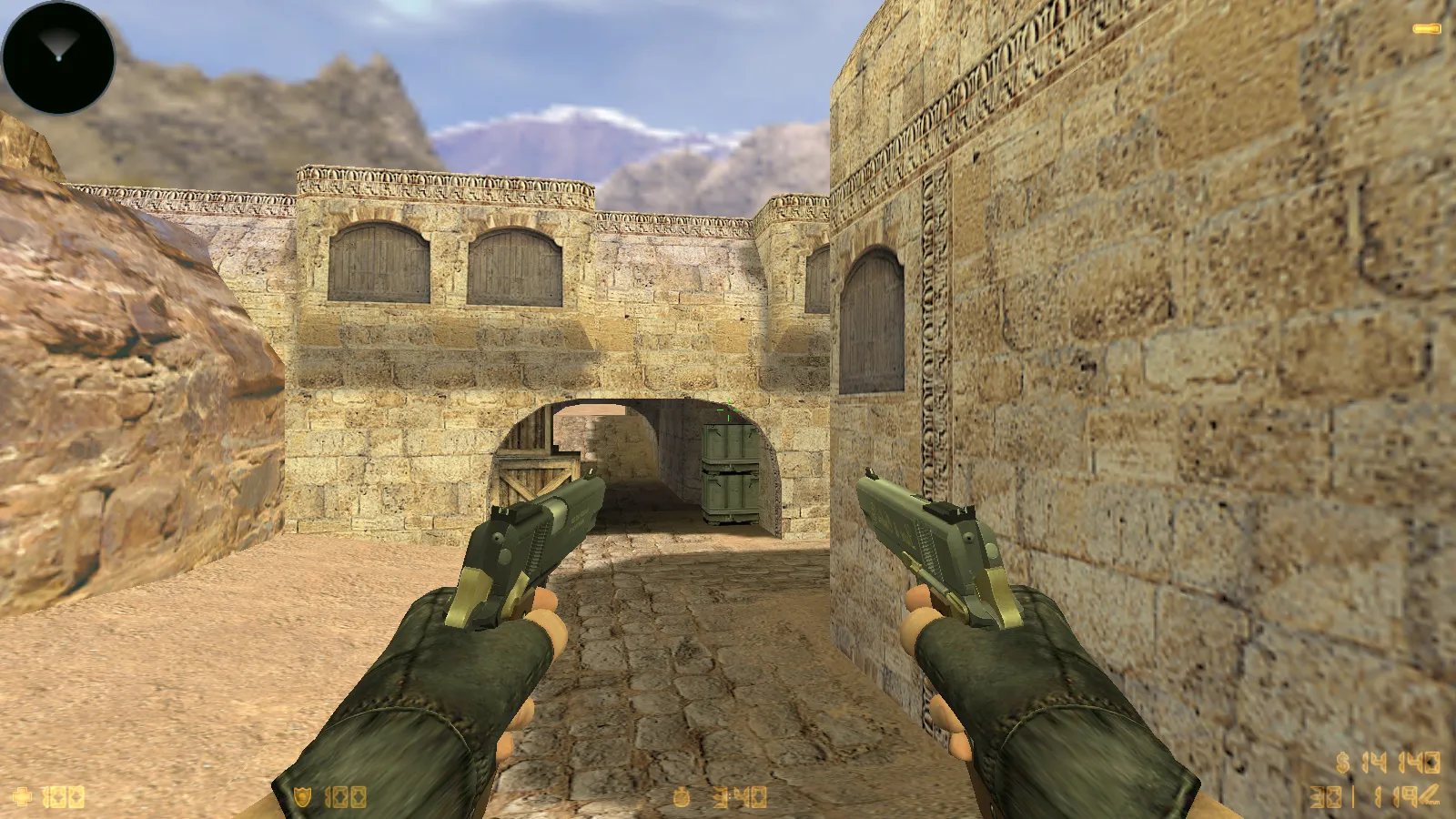Click the circular radar display
Screen dimensions: 1456x819
59,57
